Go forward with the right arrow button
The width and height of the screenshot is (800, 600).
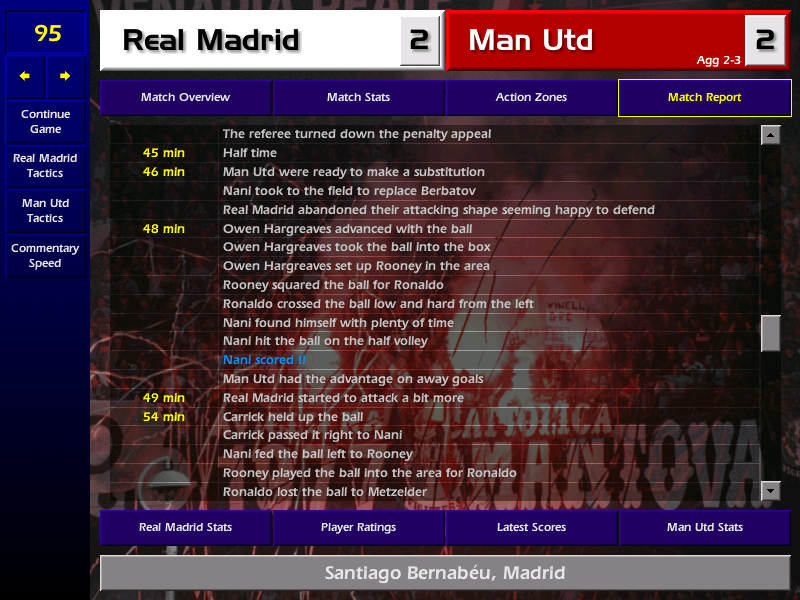(65, 76)
